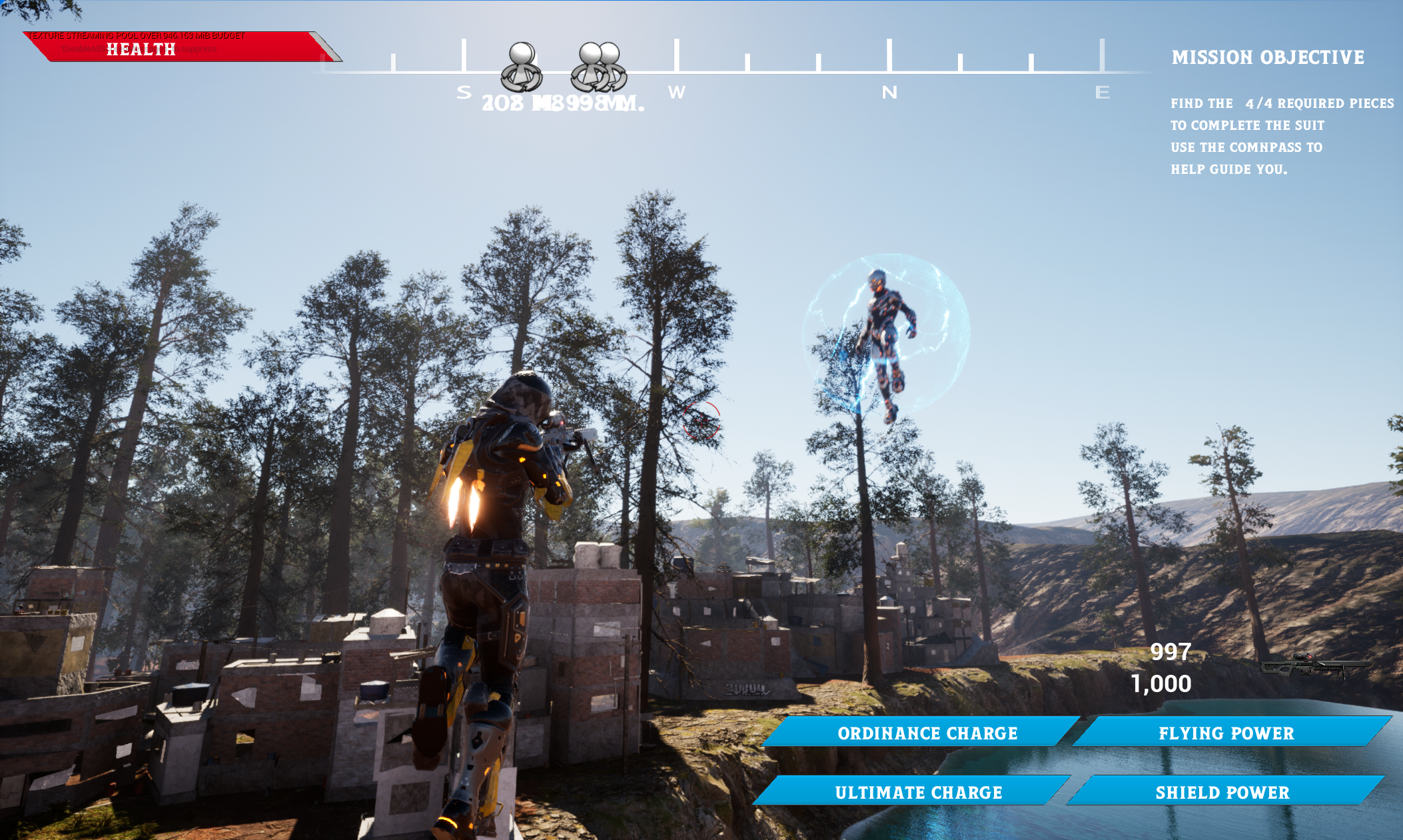Activate the ULTIMATE CHARGE panel

918,793
